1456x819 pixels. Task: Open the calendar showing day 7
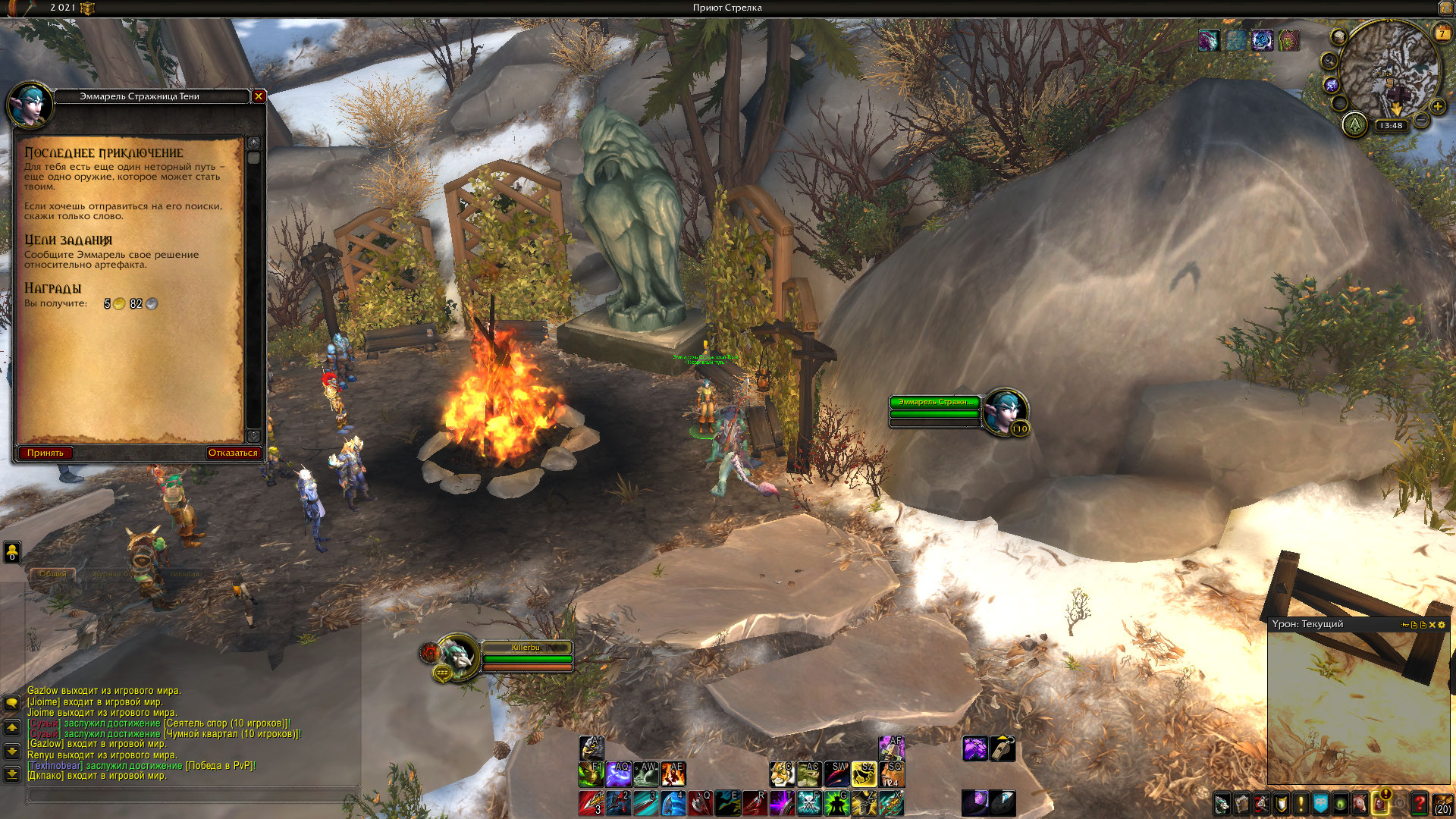tap(1442, 33)
